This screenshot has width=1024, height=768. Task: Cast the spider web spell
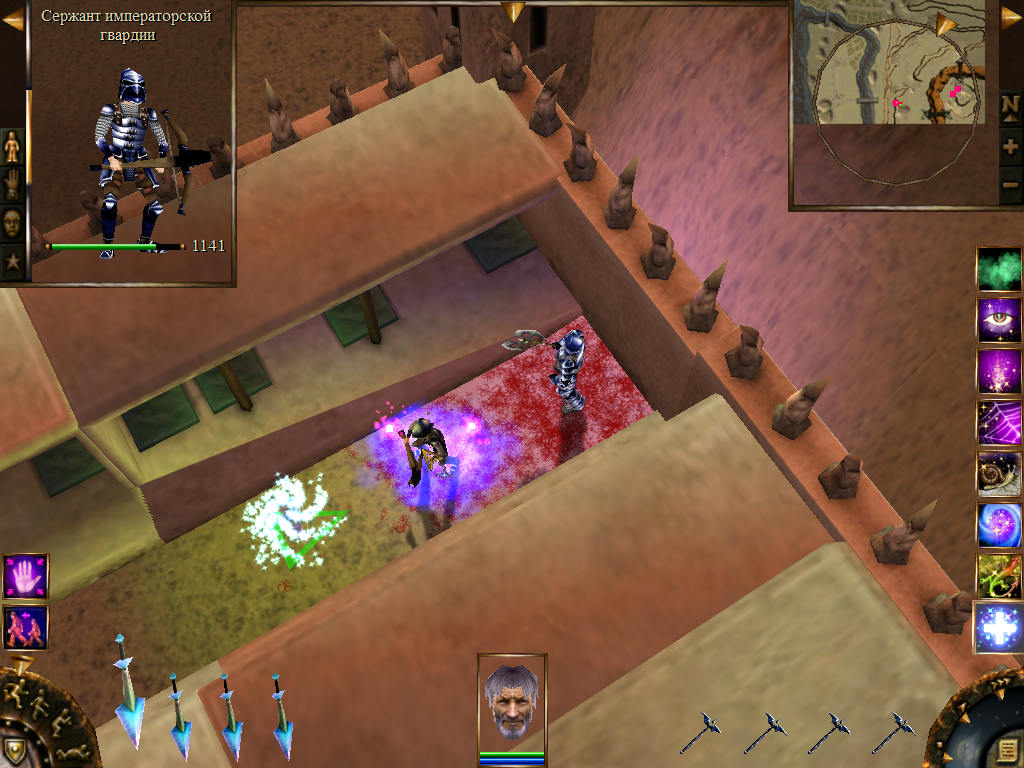(998, 422)
